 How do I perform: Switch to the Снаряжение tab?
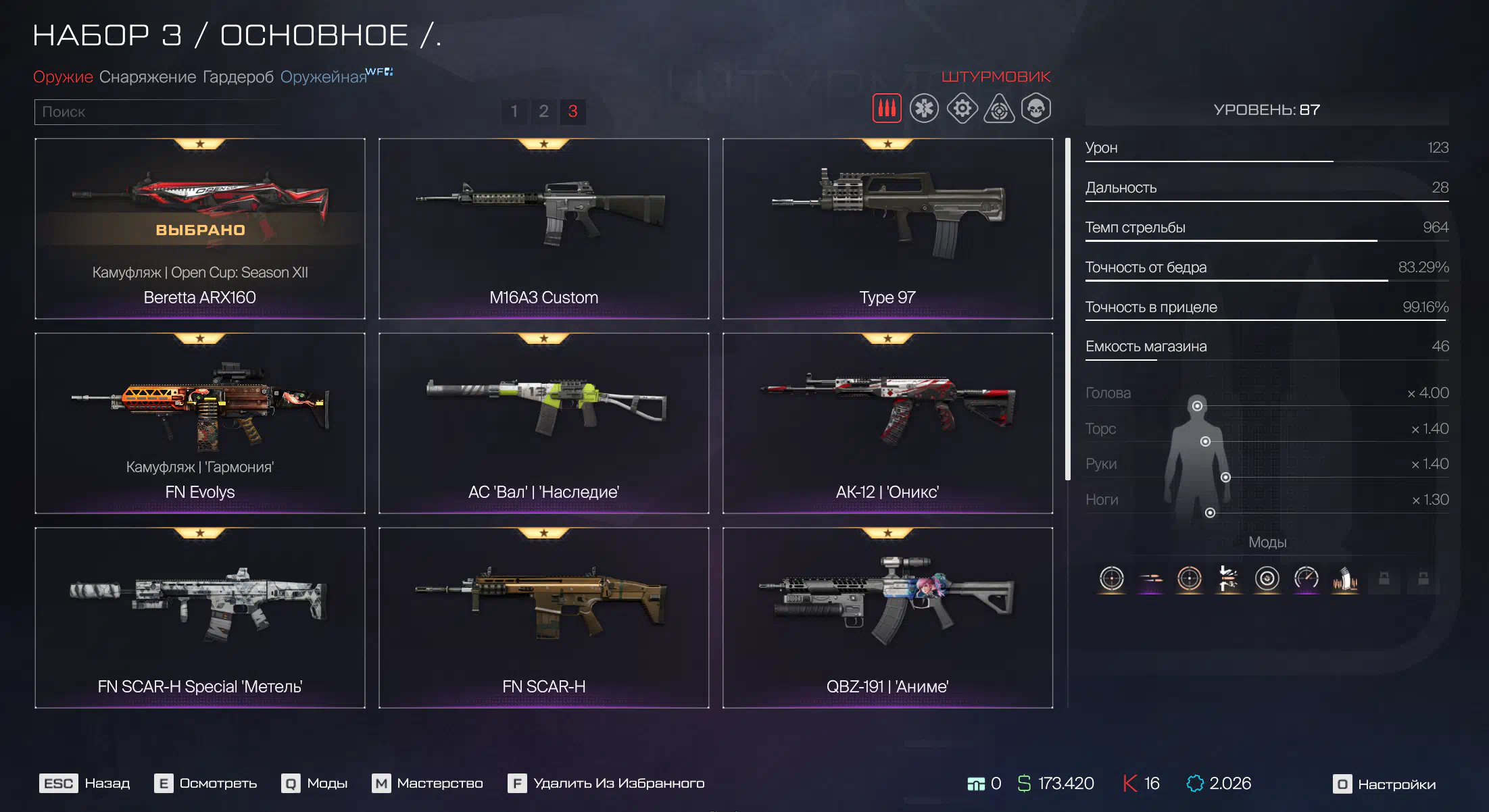147,77
